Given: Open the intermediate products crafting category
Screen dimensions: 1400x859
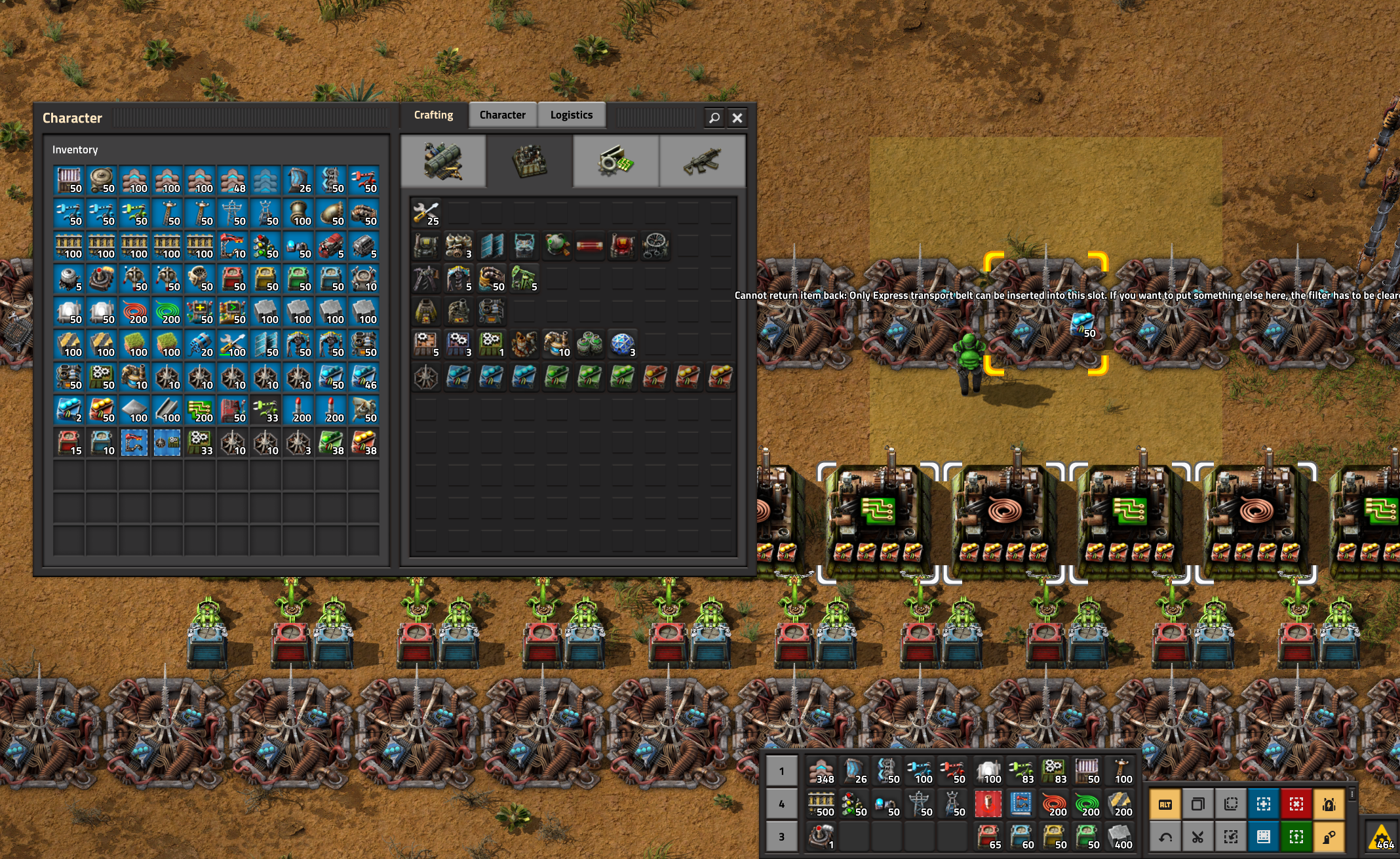Looking at the screenshot, I should click(615, 161).
